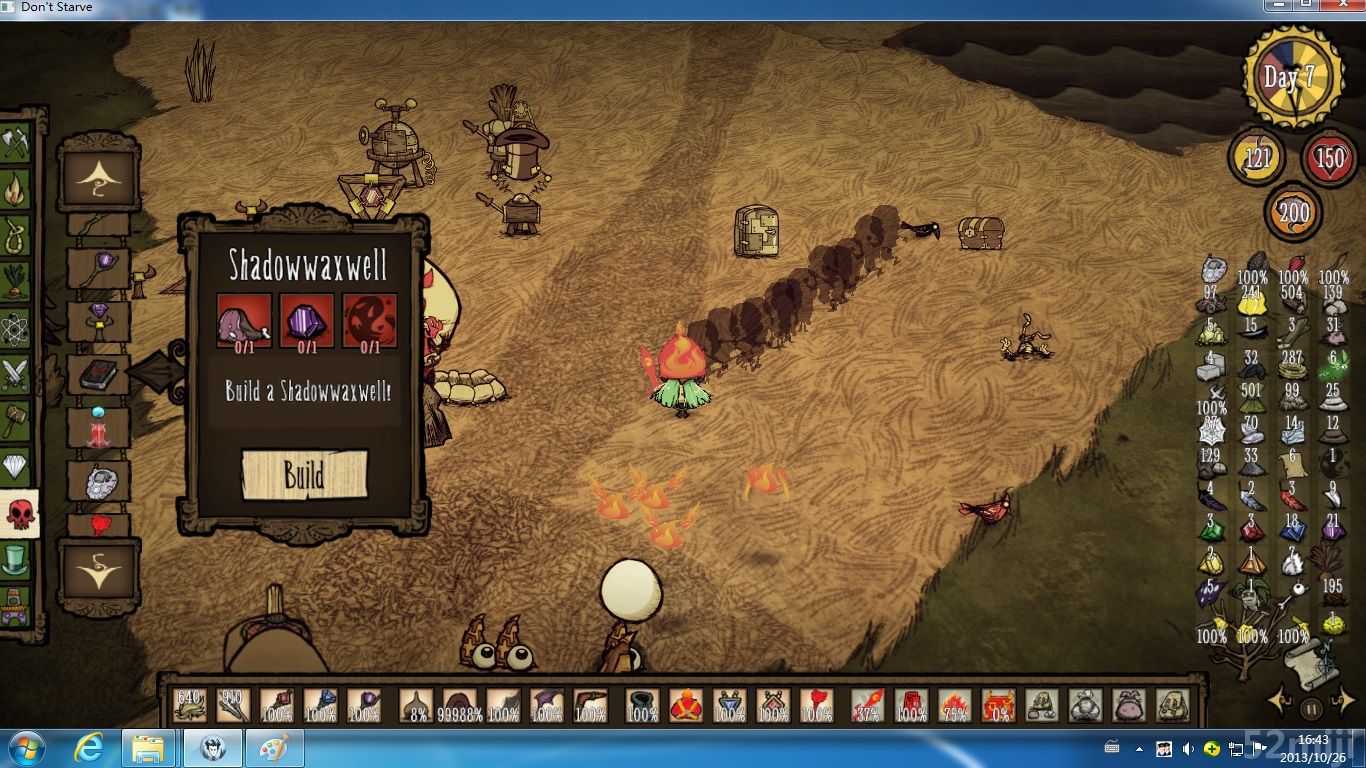The width and height of the screenshot is (1366, 768).
Task: Choose the purple amulet recipe
Action: tap(98, 322)
